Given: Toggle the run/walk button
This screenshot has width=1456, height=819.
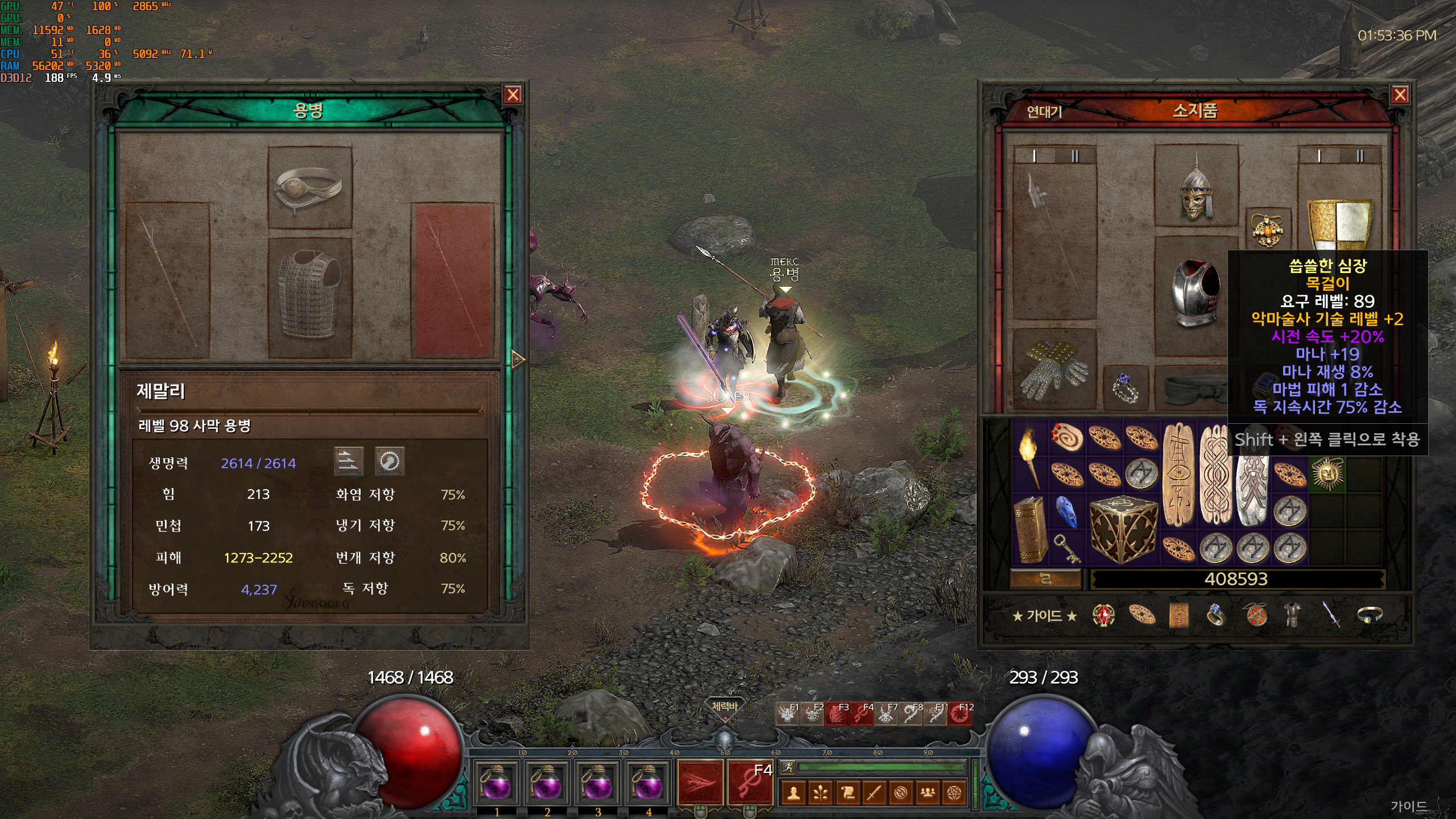Looking at the screenshot, I should [788, 767].
